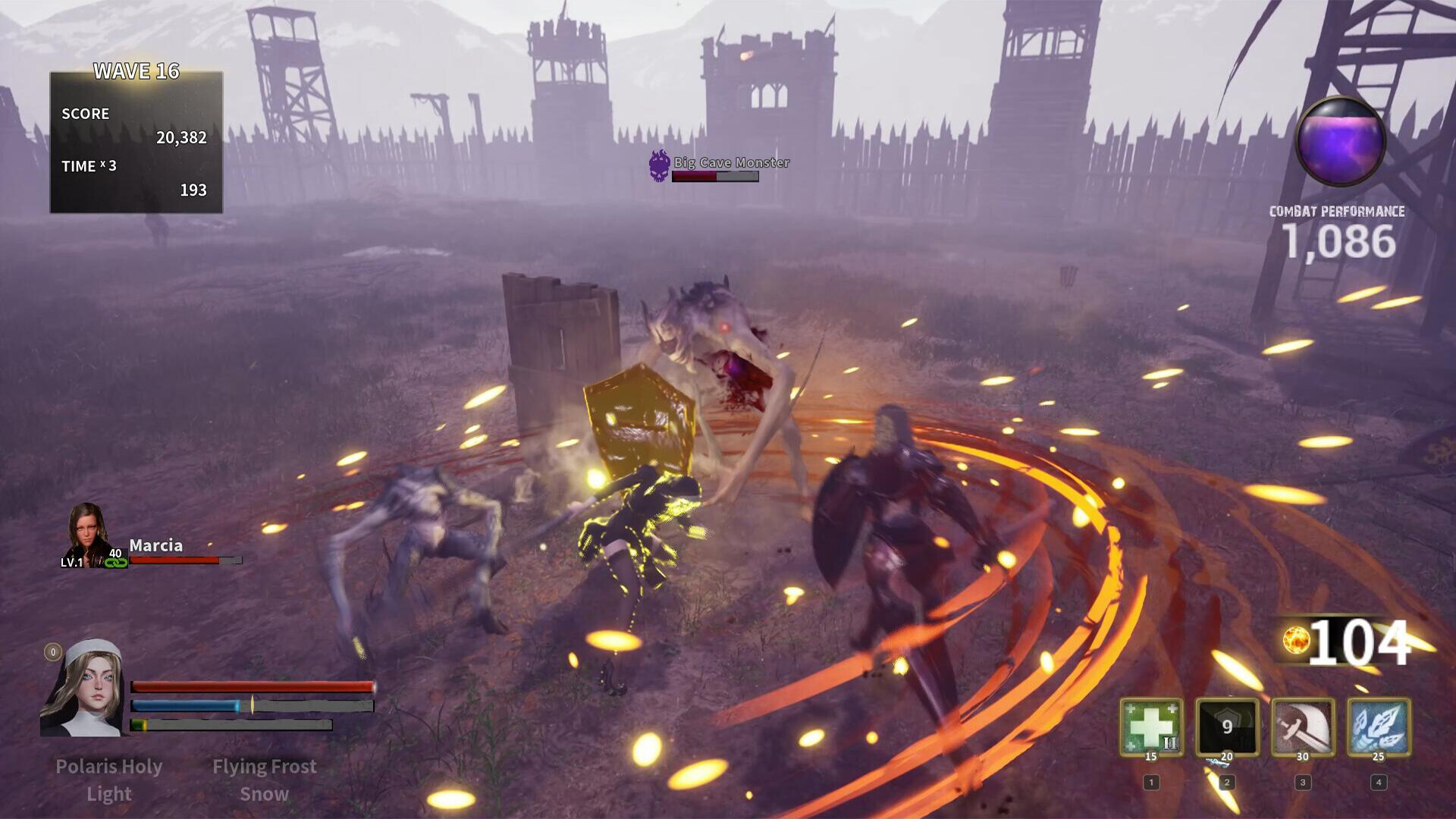Use the sword slash skill
This screenshot has width=1456, height=819.
pyautogui.click(x=1303, y=726)
